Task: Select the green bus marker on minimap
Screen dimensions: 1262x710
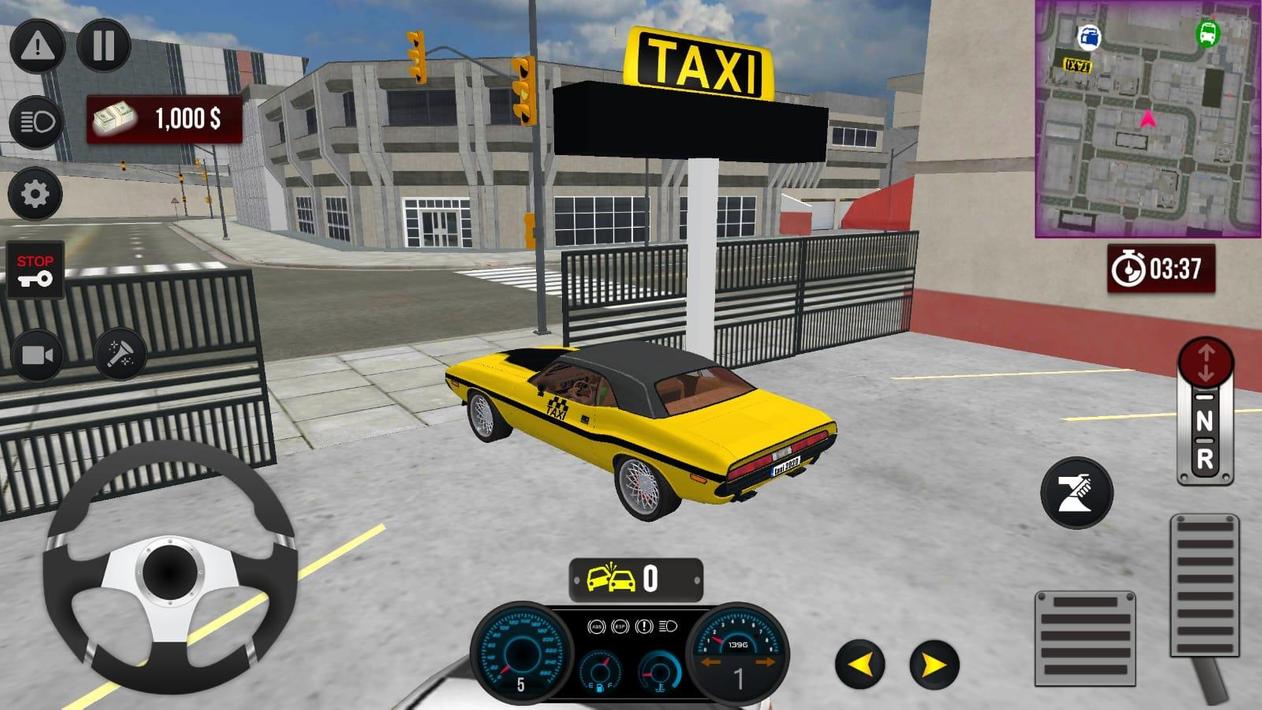Action: click(1208, 33)
